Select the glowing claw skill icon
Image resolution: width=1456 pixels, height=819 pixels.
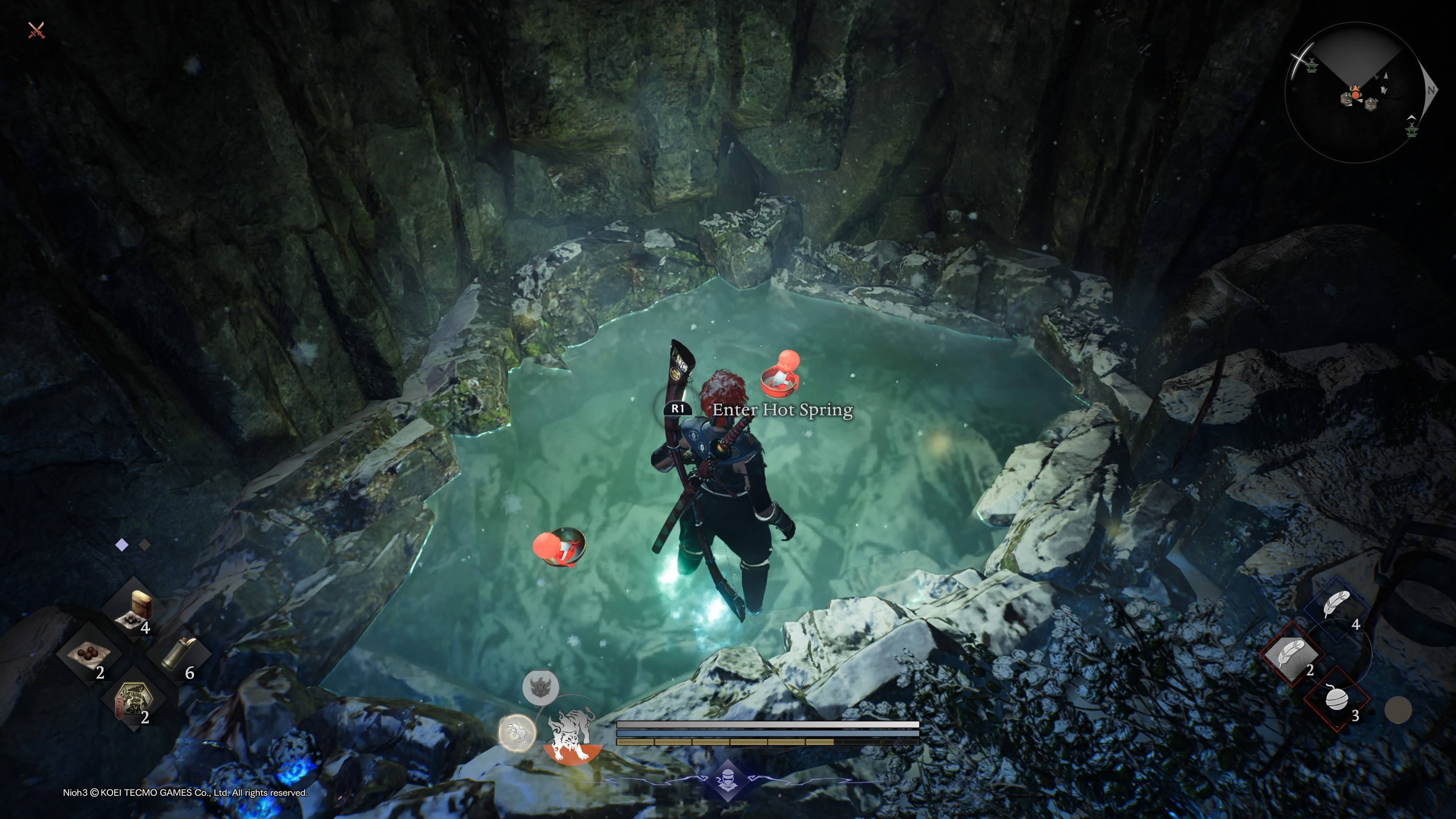pyautogui.click(x=516, y=733)
